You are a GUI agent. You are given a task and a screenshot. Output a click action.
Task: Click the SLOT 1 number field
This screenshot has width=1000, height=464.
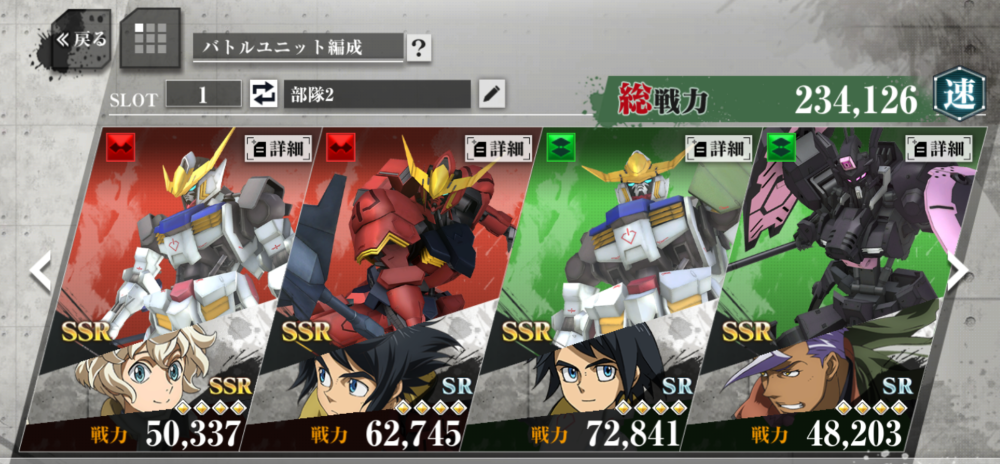203,95
